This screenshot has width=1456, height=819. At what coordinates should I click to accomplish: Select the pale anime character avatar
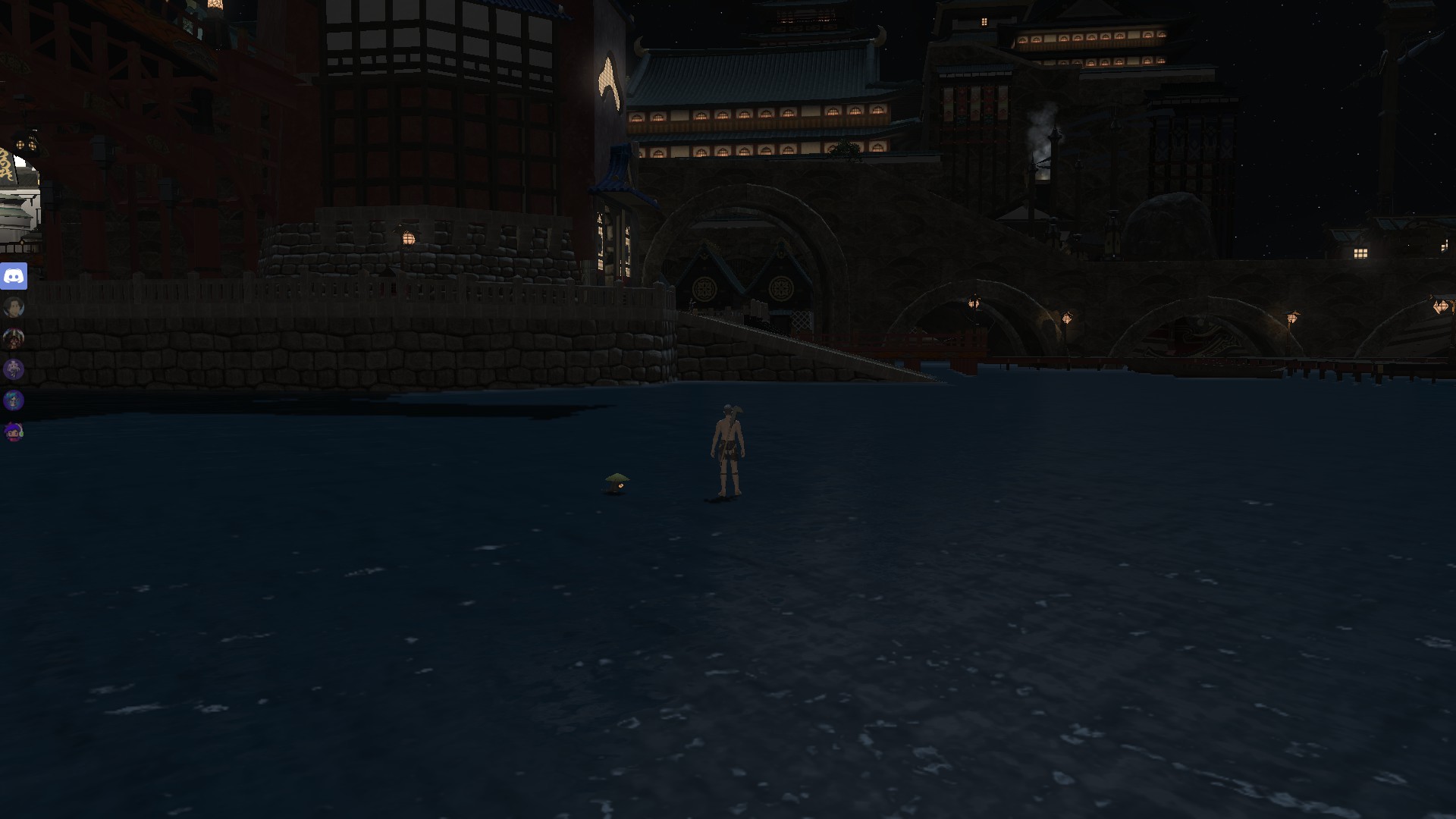(13, 369)
